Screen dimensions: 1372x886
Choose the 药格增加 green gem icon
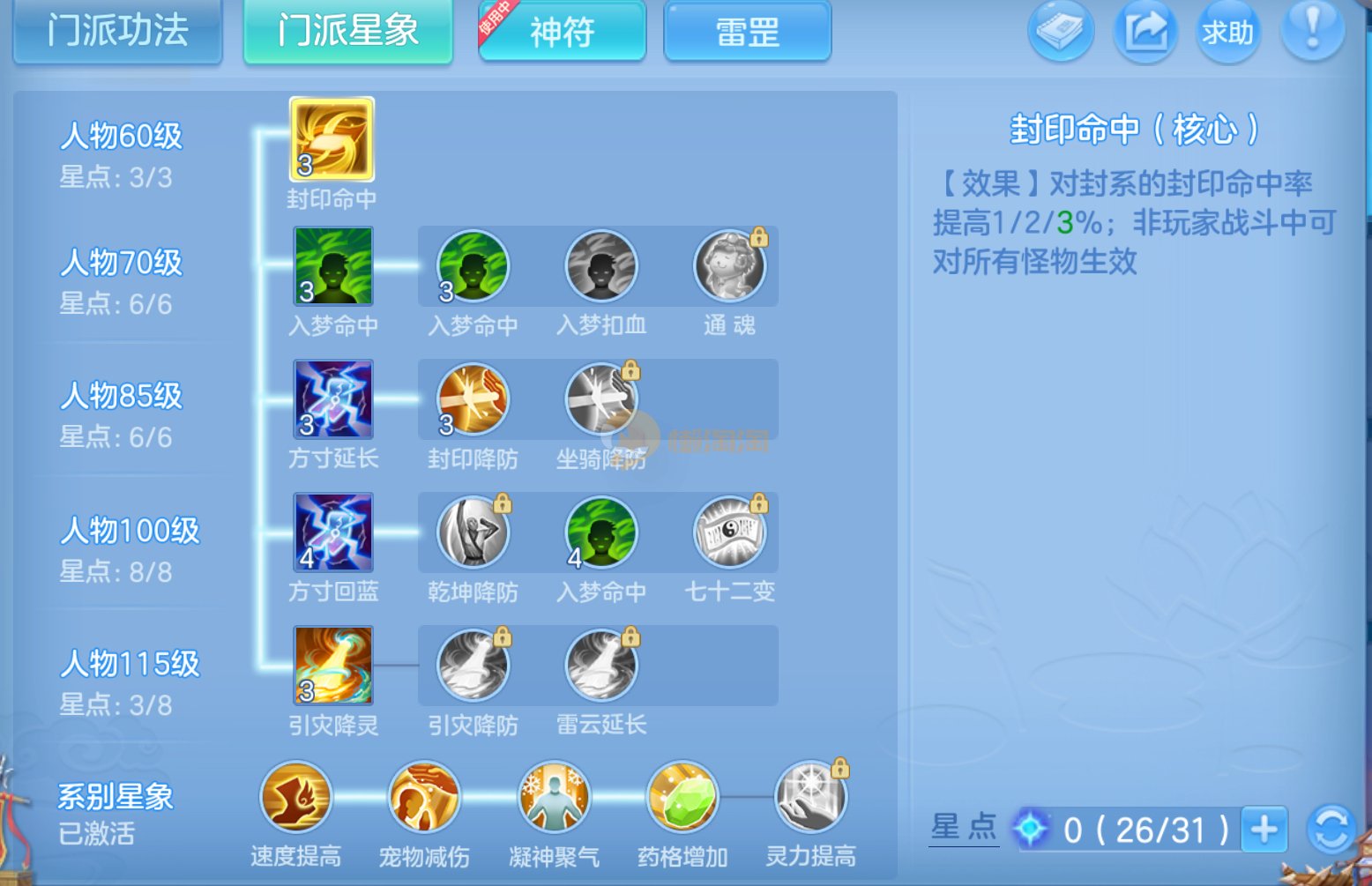(682, 798)
